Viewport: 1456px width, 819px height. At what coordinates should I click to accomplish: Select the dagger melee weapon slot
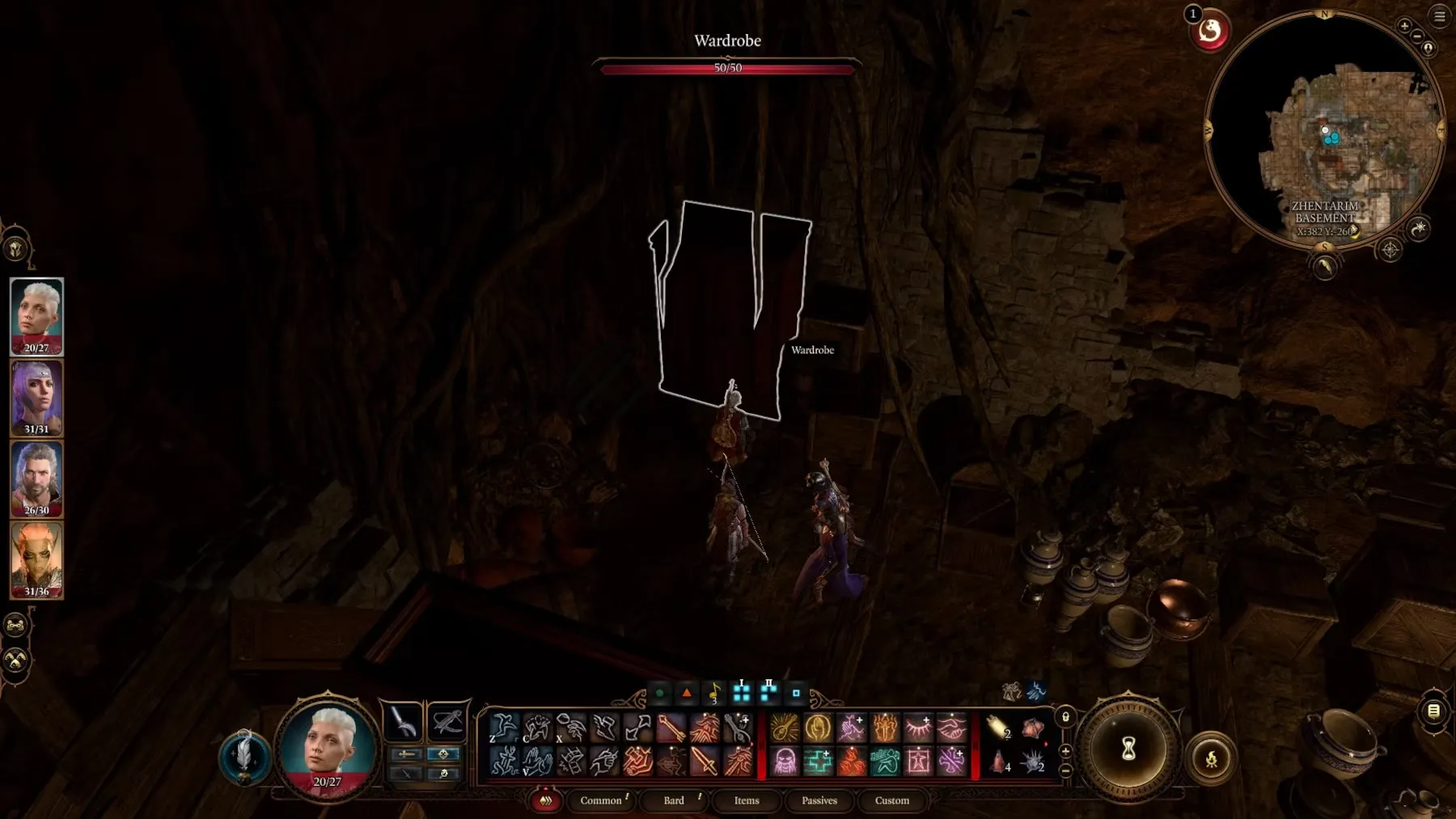tap(403, 721)
